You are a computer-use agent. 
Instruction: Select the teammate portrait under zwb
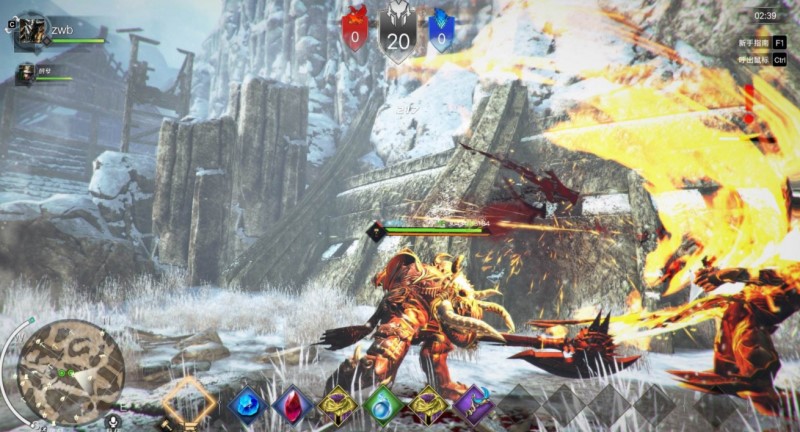(x=24, y=74)
